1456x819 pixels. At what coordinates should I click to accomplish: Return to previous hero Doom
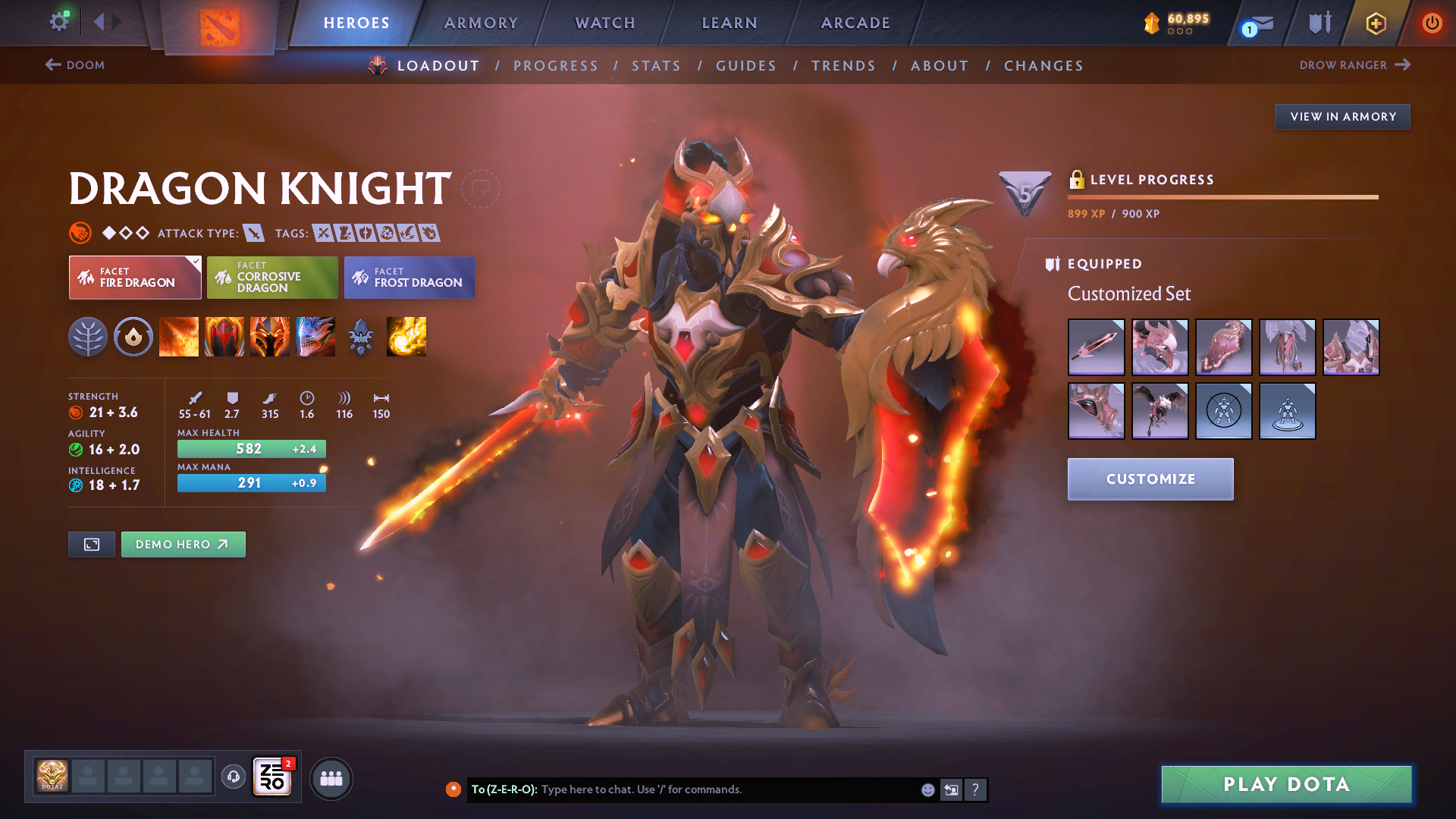(75, 65)
